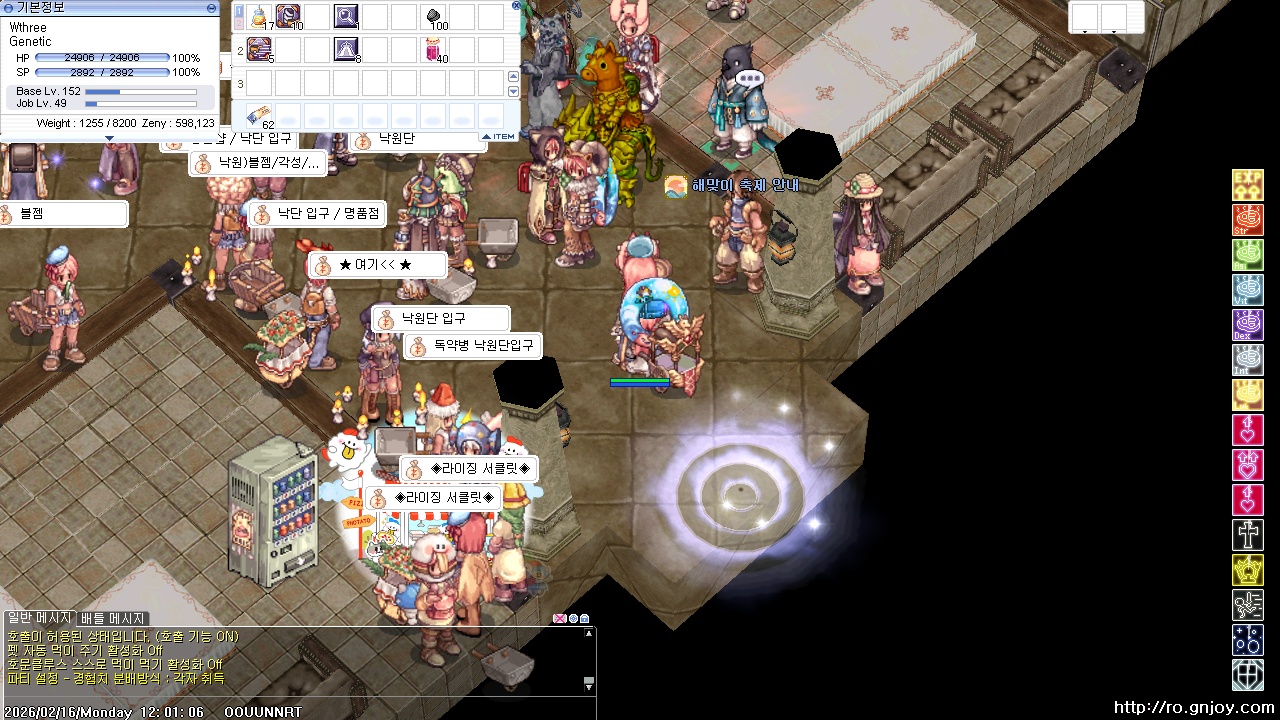Select the 일반 메시지 chat tab
The width and height of the screenshot is (1280, 720).
pyautogui.click(x=39, y=619)
